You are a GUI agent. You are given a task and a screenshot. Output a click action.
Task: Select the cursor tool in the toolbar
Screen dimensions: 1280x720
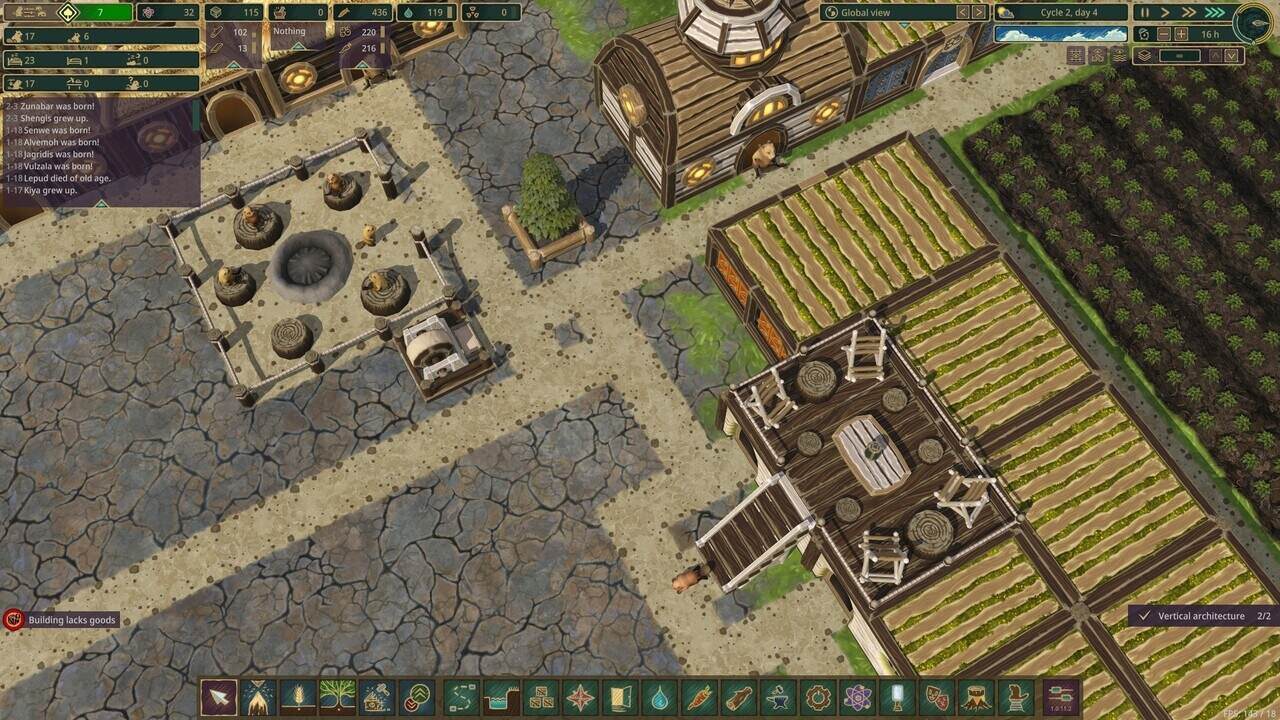[x=219, y=697]
